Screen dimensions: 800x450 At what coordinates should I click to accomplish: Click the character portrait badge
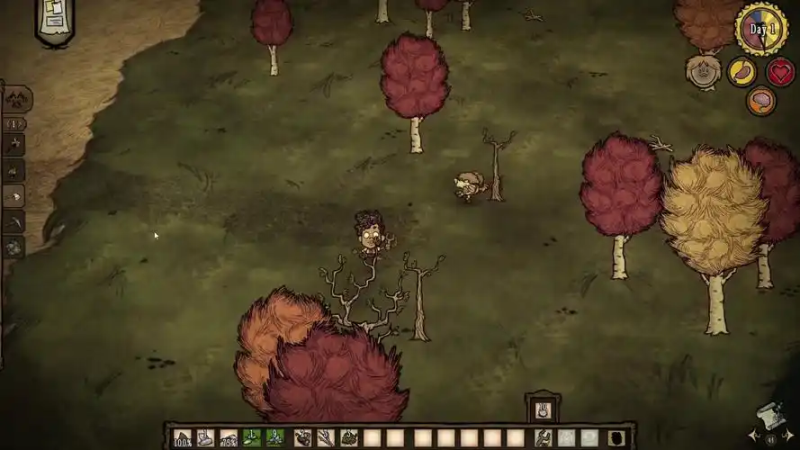[702, 71]
